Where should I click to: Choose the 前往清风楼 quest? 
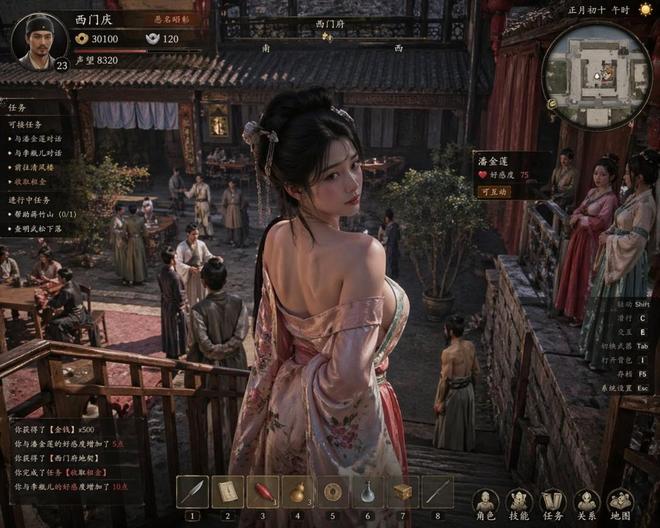click(33, 167)
